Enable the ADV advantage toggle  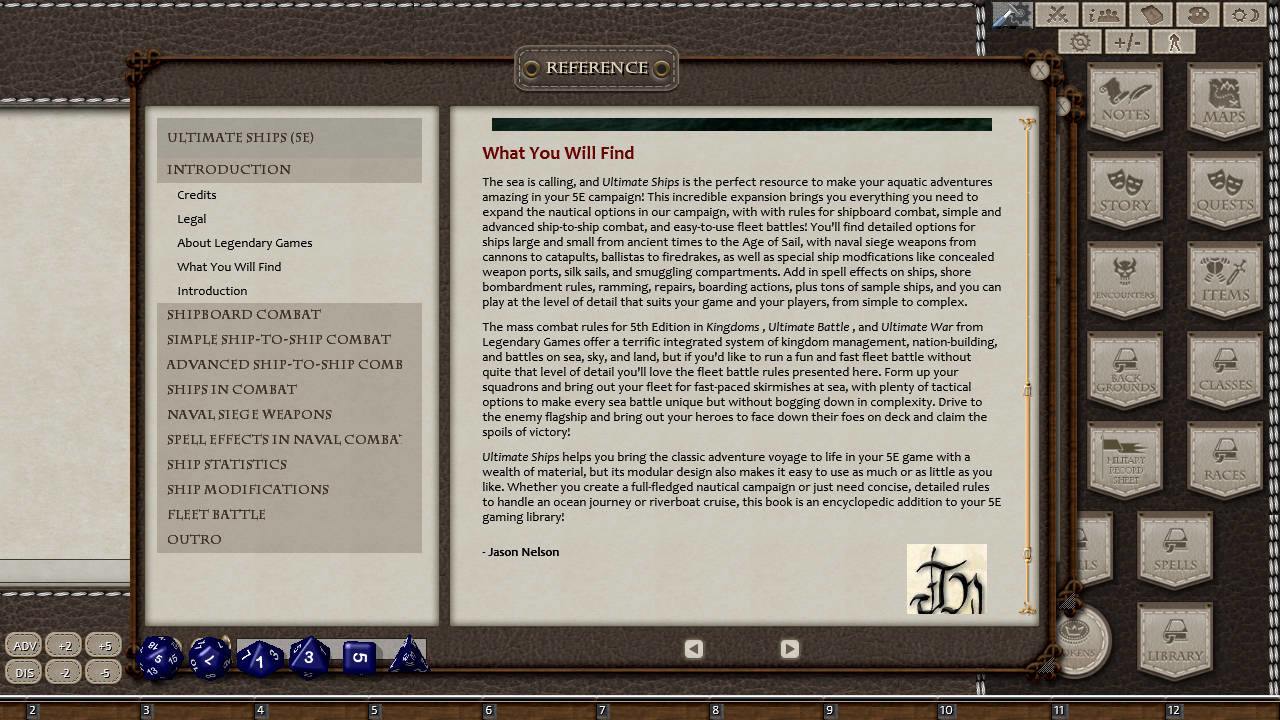click(x=23, y=645)
